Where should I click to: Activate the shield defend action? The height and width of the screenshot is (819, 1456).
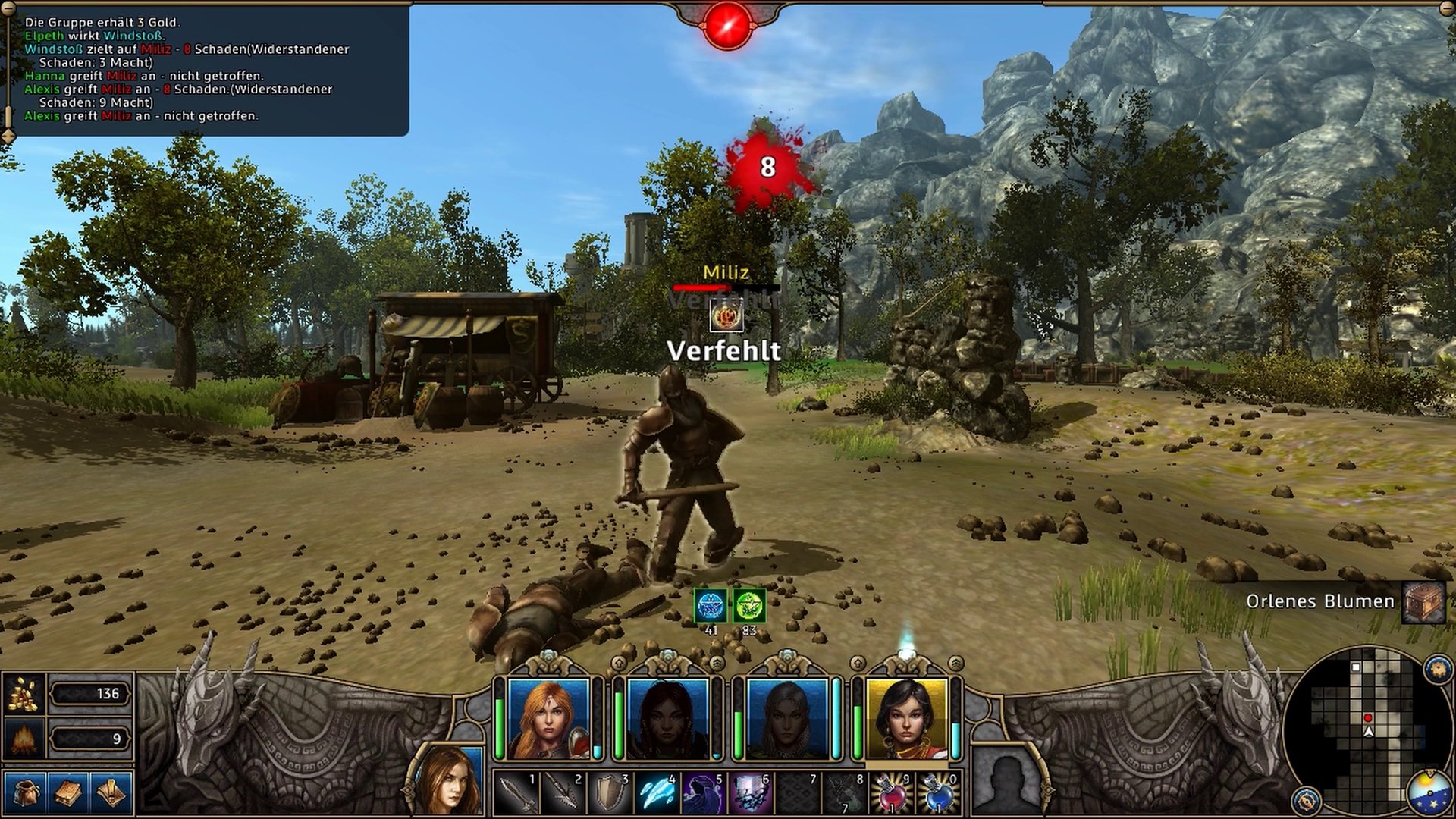pyautogui.click(x=610, y=793)
